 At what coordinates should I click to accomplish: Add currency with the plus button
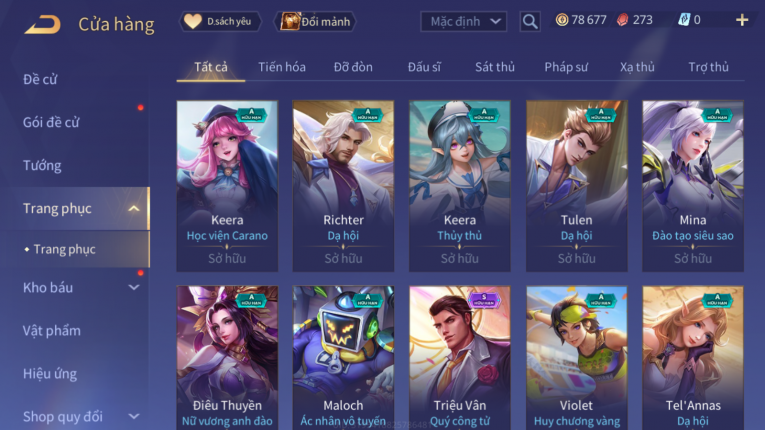click(741, 20)
